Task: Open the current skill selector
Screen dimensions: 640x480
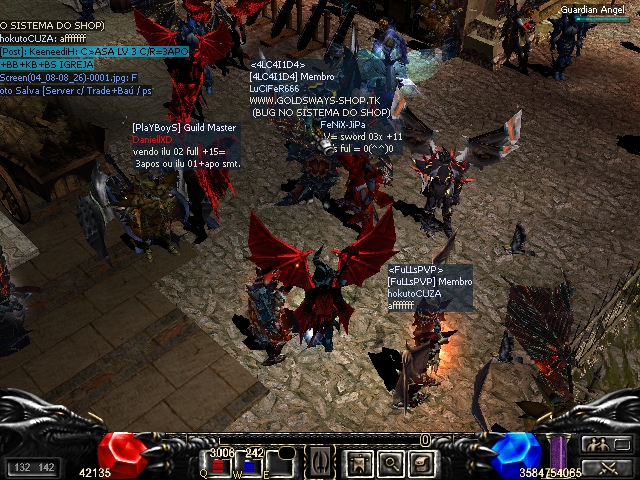Action: [319, 464]
